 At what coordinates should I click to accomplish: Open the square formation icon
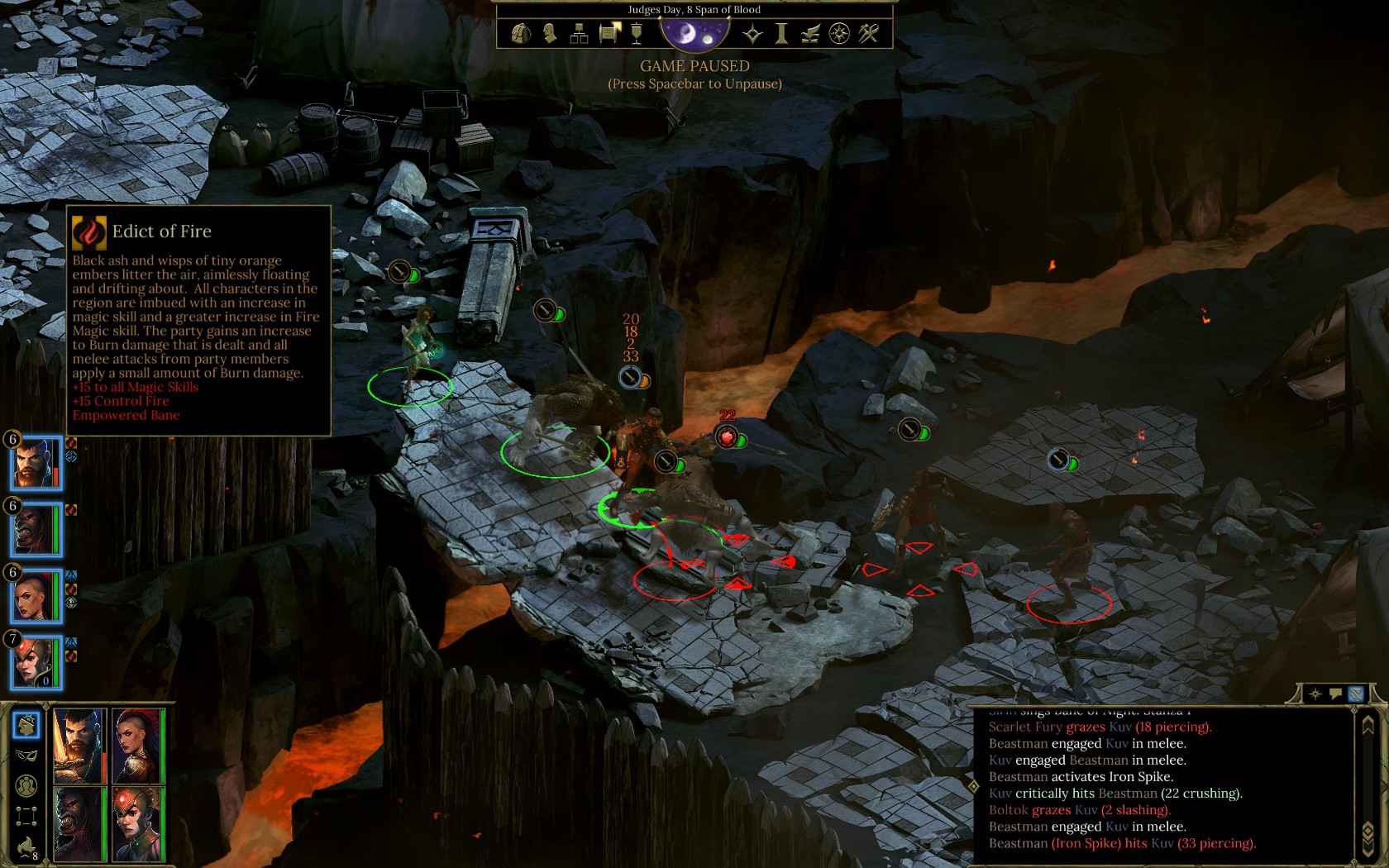click(x=26, y=816)
